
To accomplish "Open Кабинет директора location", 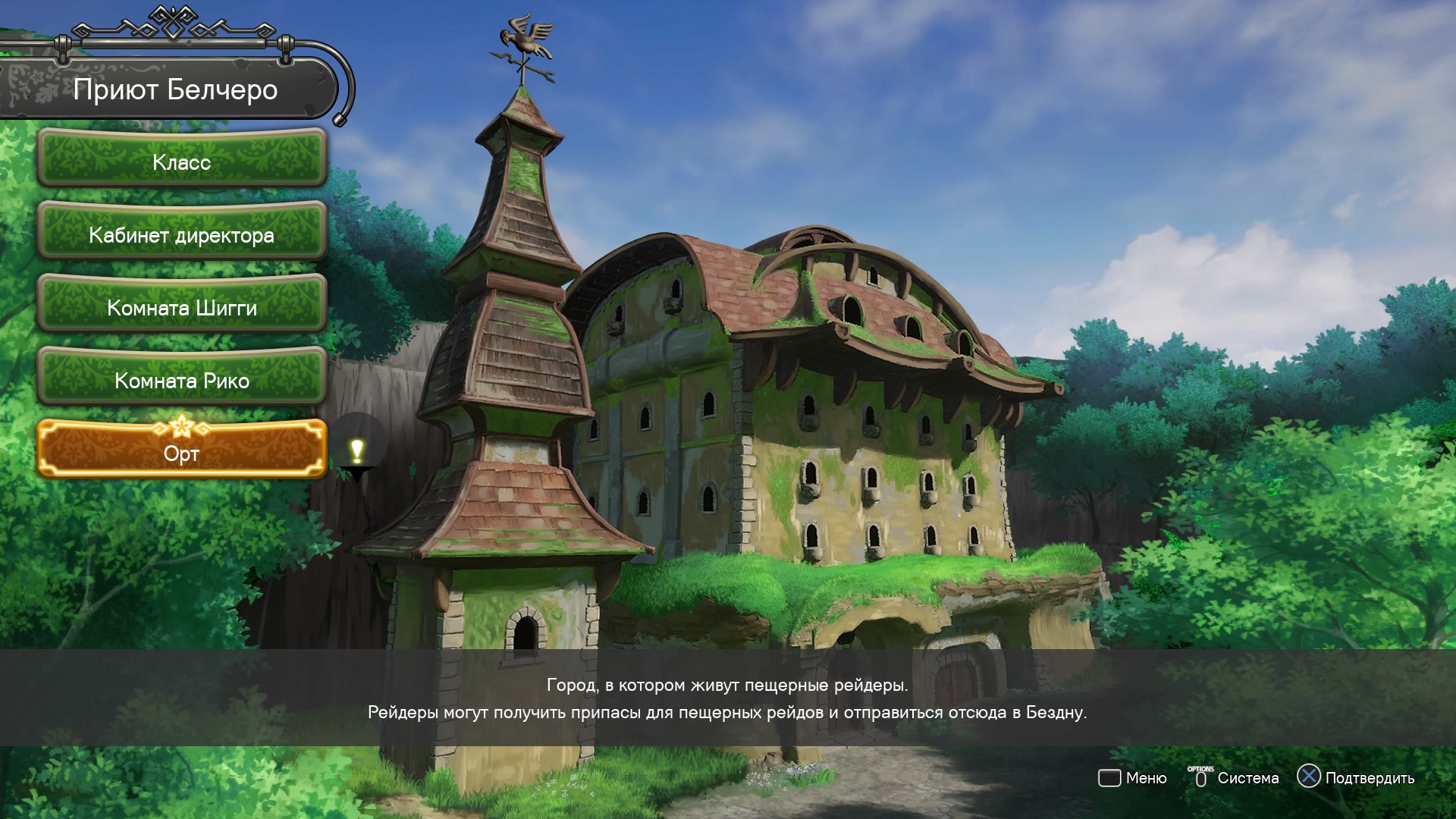I will [x=182, y=235].
